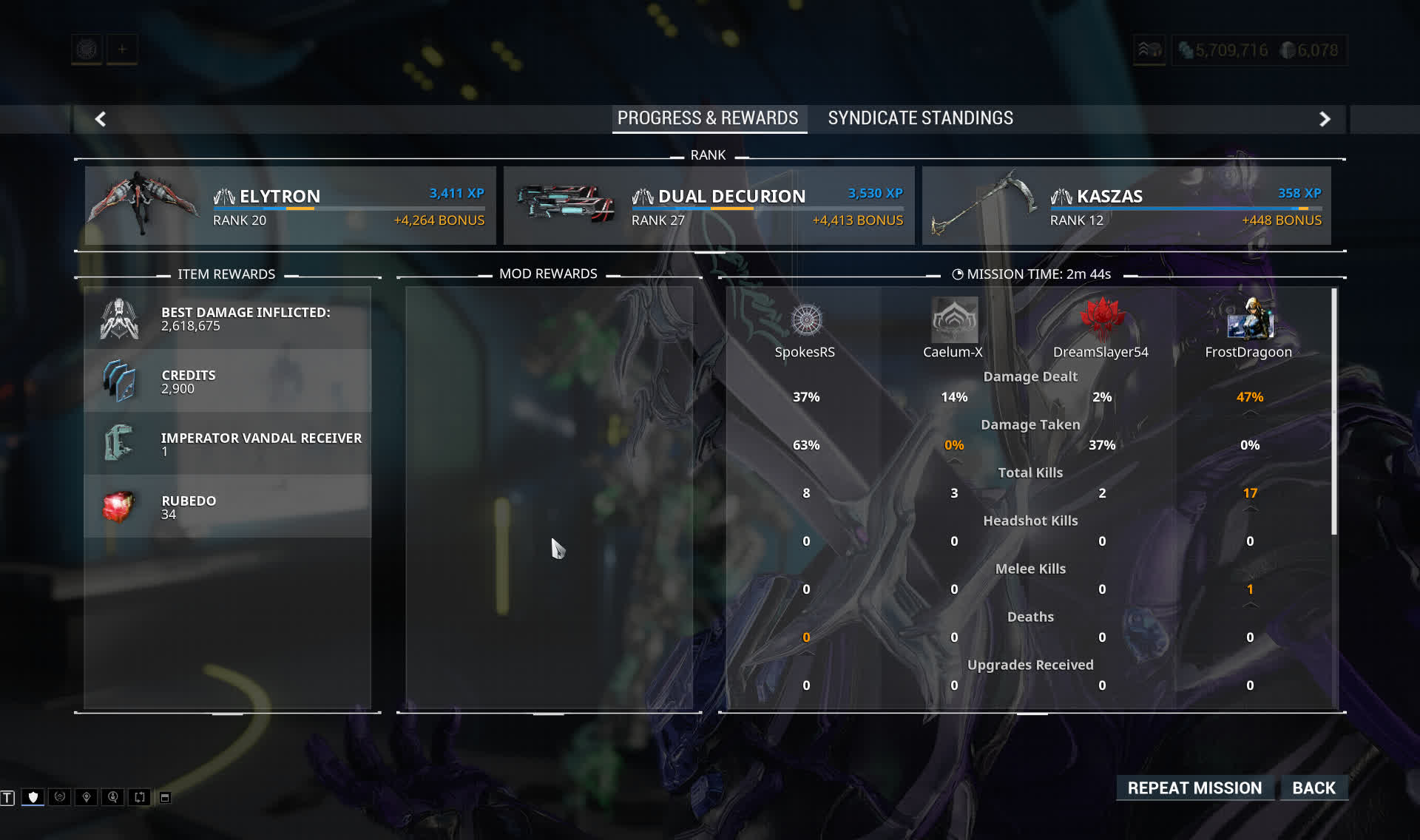Select the Rubedo reward row
Viewport: 1420px width, 840px height.
point(228,507)
